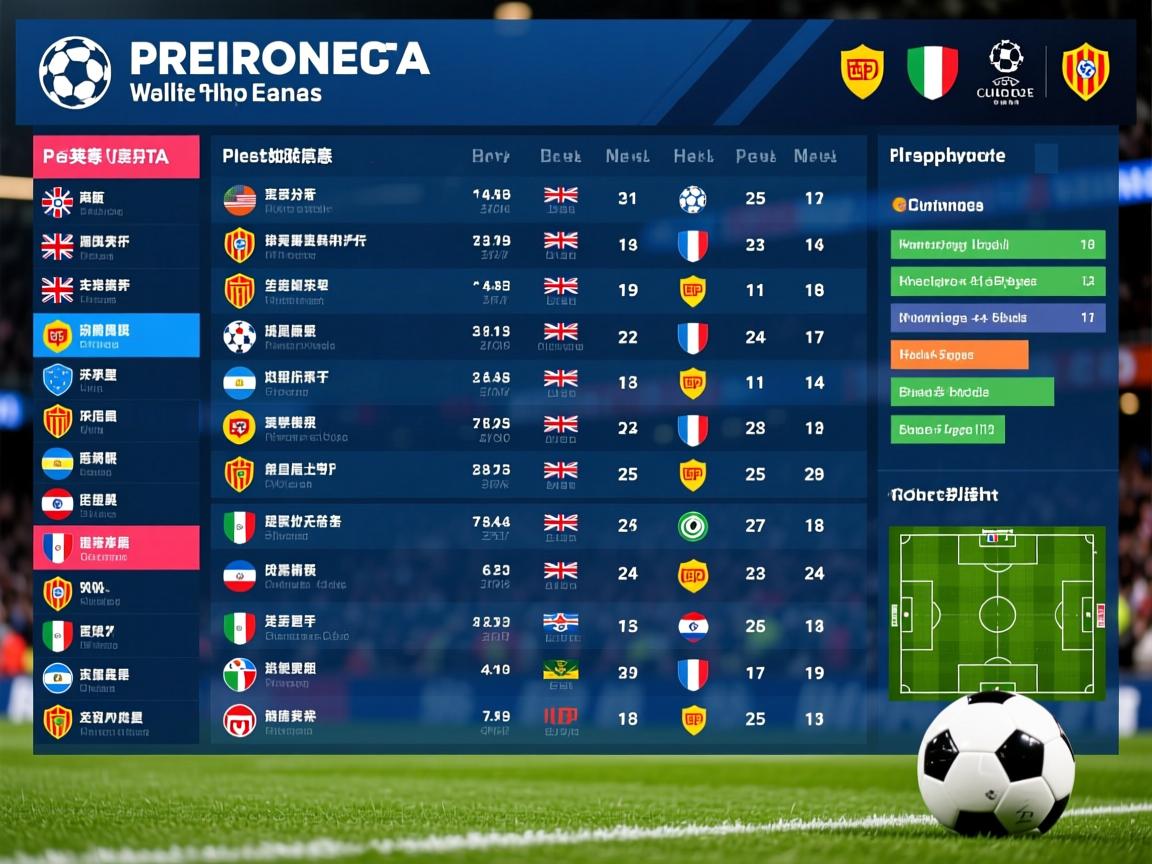The width and height of the screenshot is (1152, 864).
Task: Click the green ring club badge in the table
Action: pos(692,526)
